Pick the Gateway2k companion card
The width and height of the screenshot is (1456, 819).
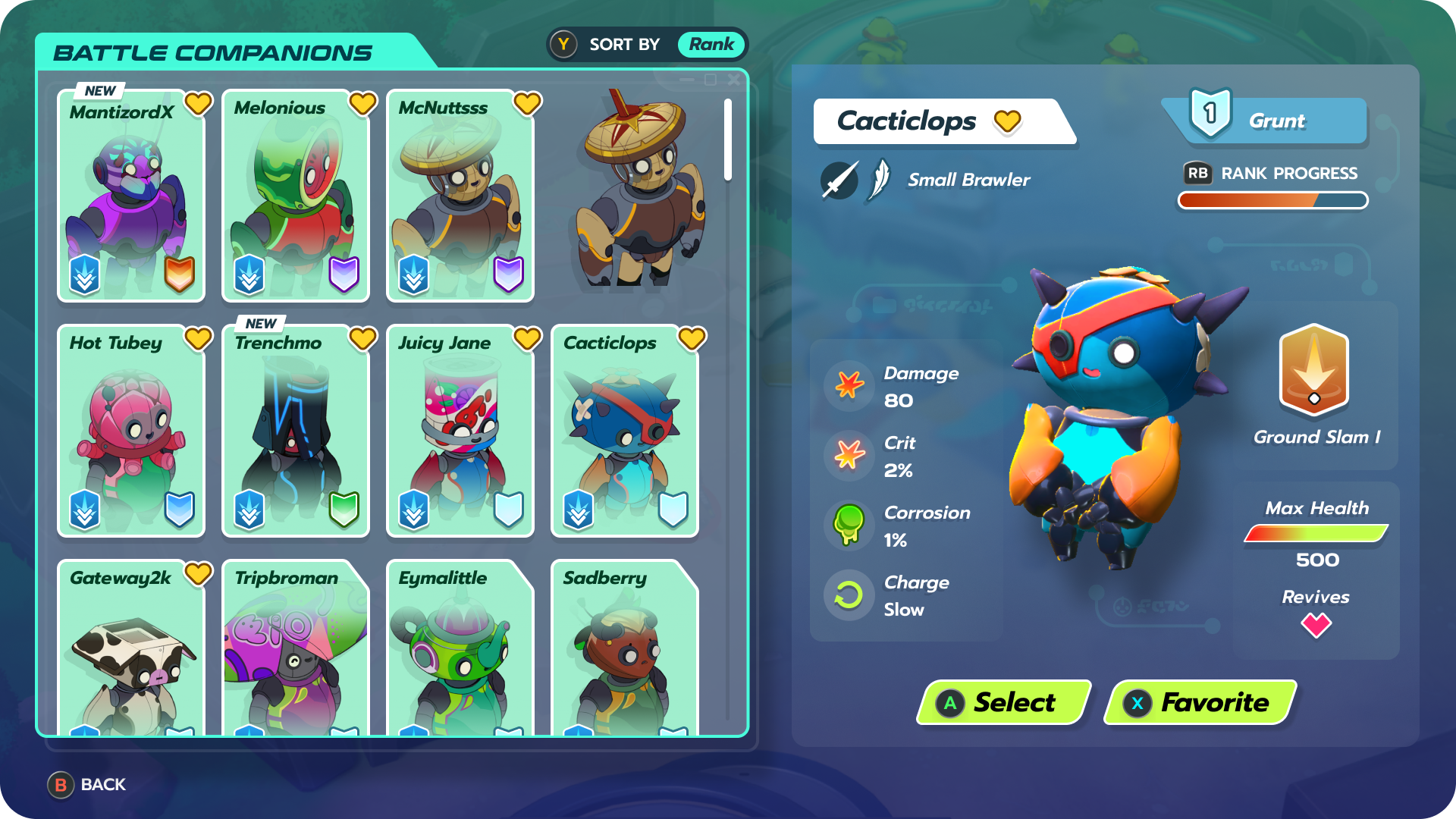pyautogui.click(x=131, y=648)
